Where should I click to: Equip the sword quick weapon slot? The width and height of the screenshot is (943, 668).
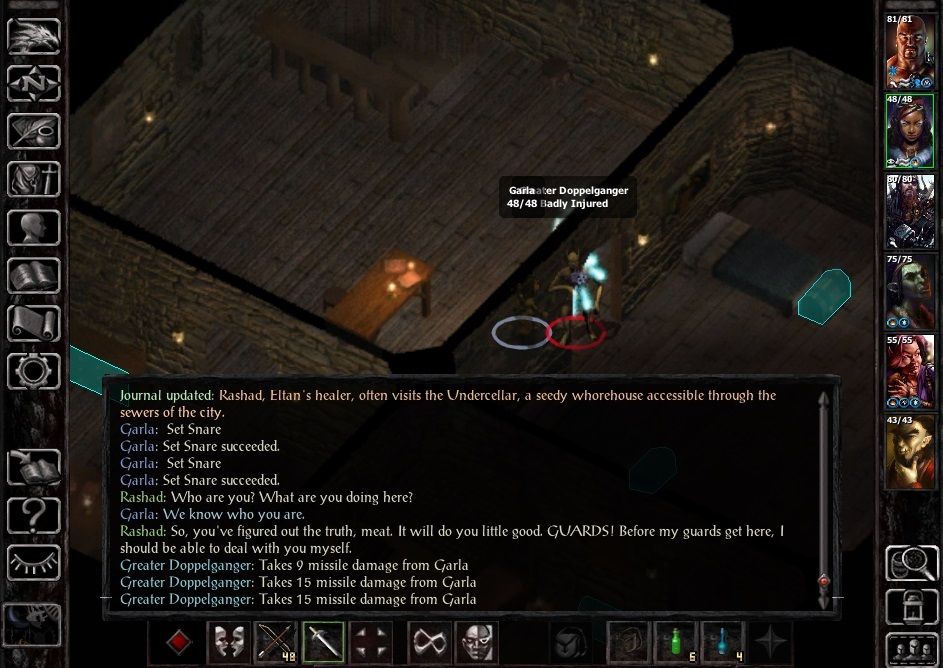pos(323,643)
